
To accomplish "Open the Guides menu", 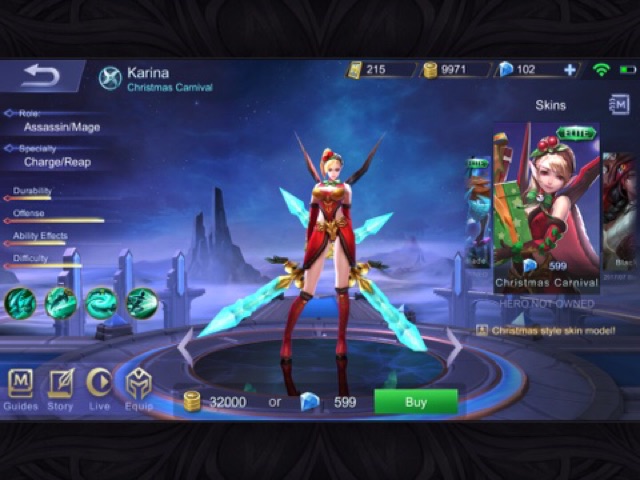I will click(20, 388).
